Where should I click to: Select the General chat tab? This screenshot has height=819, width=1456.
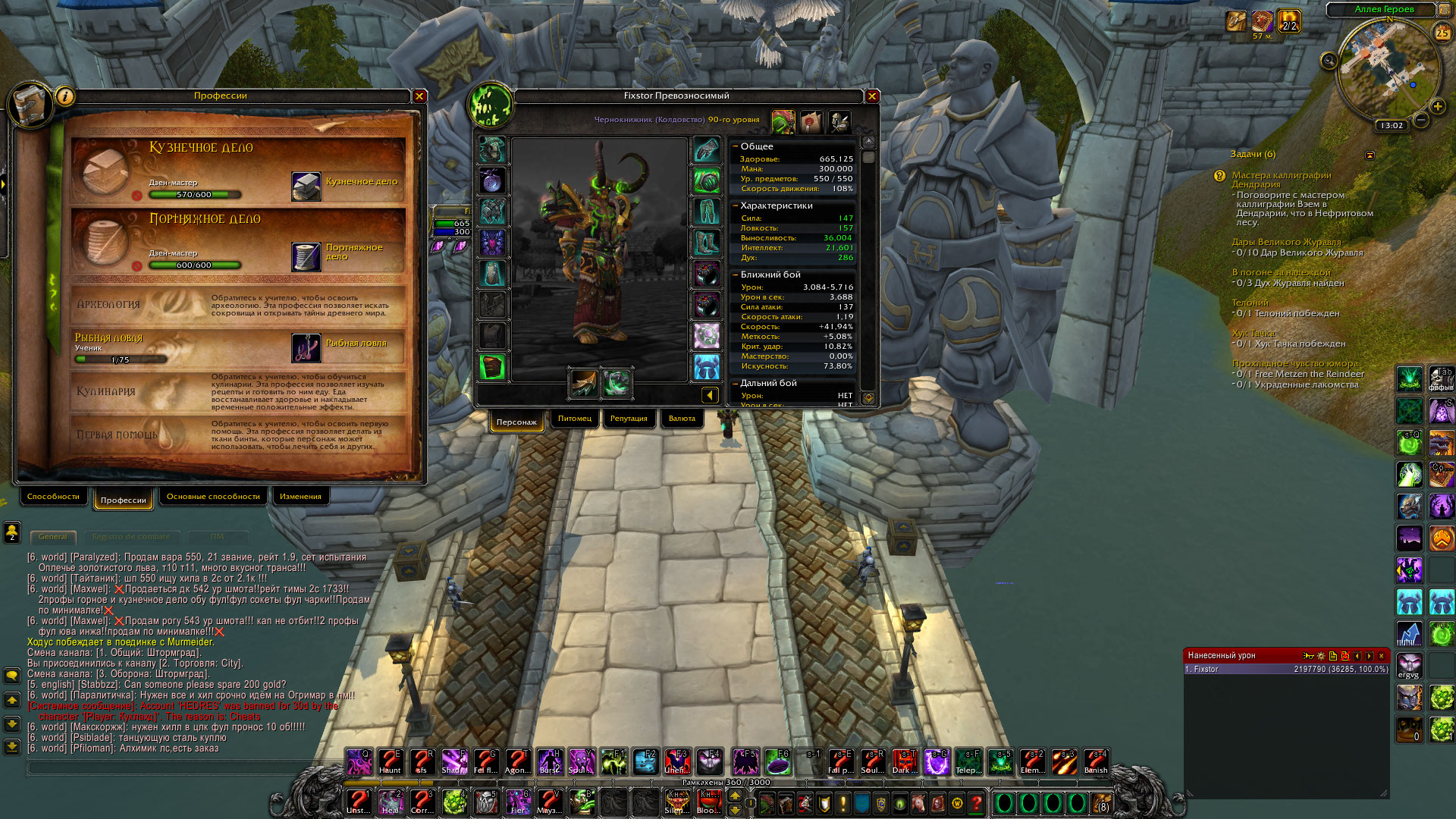[53, 537]
